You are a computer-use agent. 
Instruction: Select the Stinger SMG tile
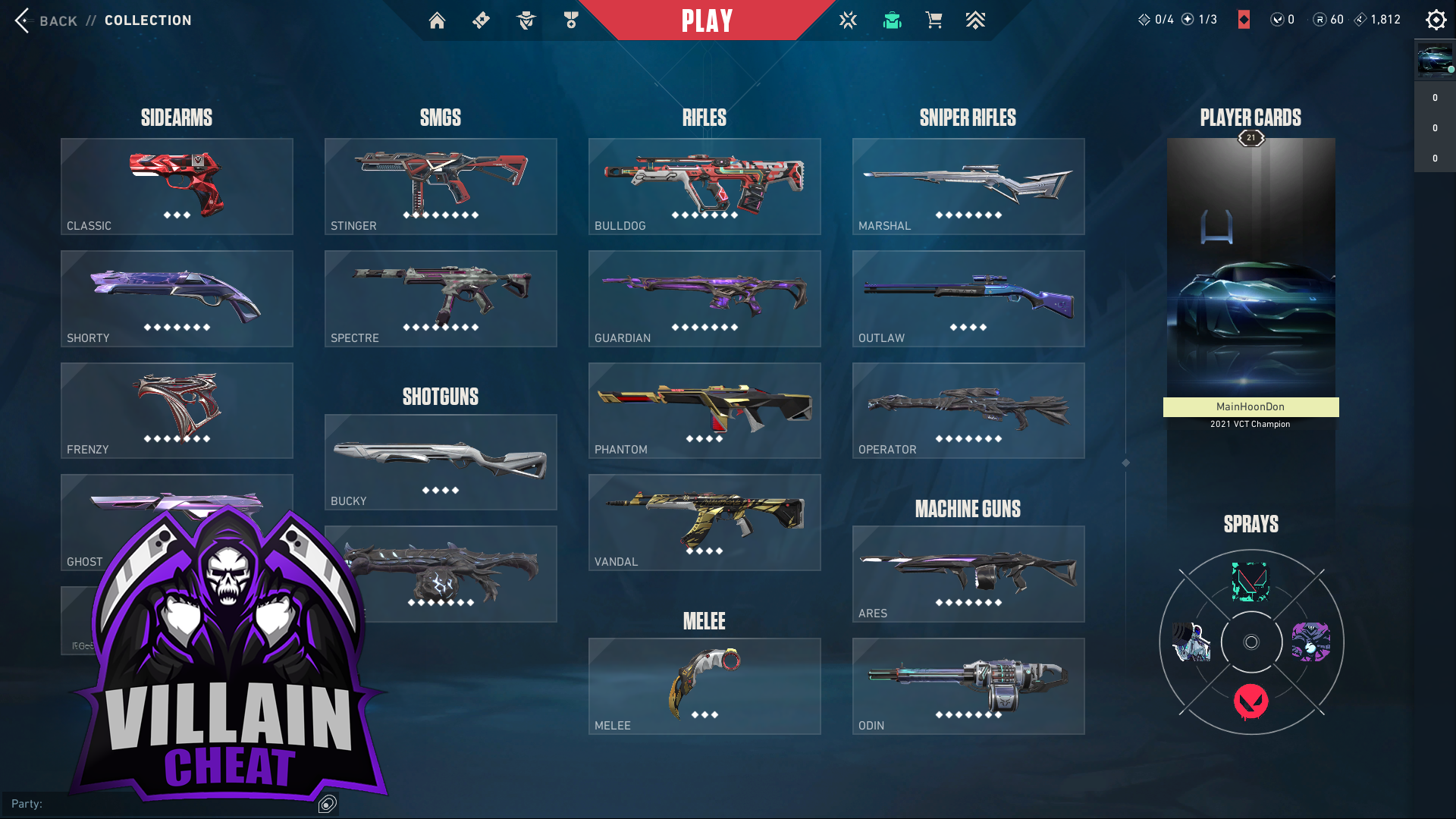coord(441,187)
